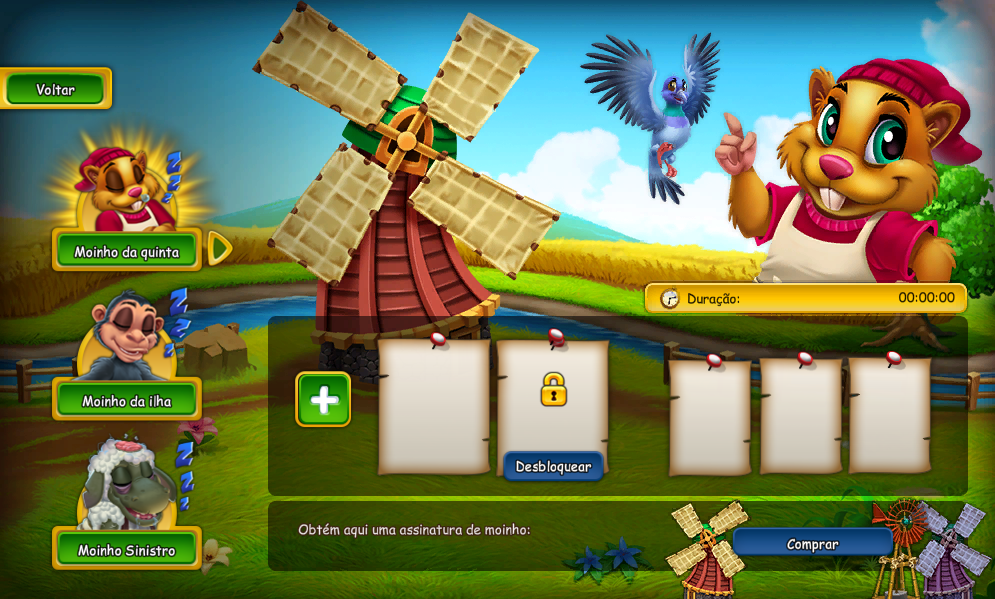Switch to Moinho da ilha

126,400
